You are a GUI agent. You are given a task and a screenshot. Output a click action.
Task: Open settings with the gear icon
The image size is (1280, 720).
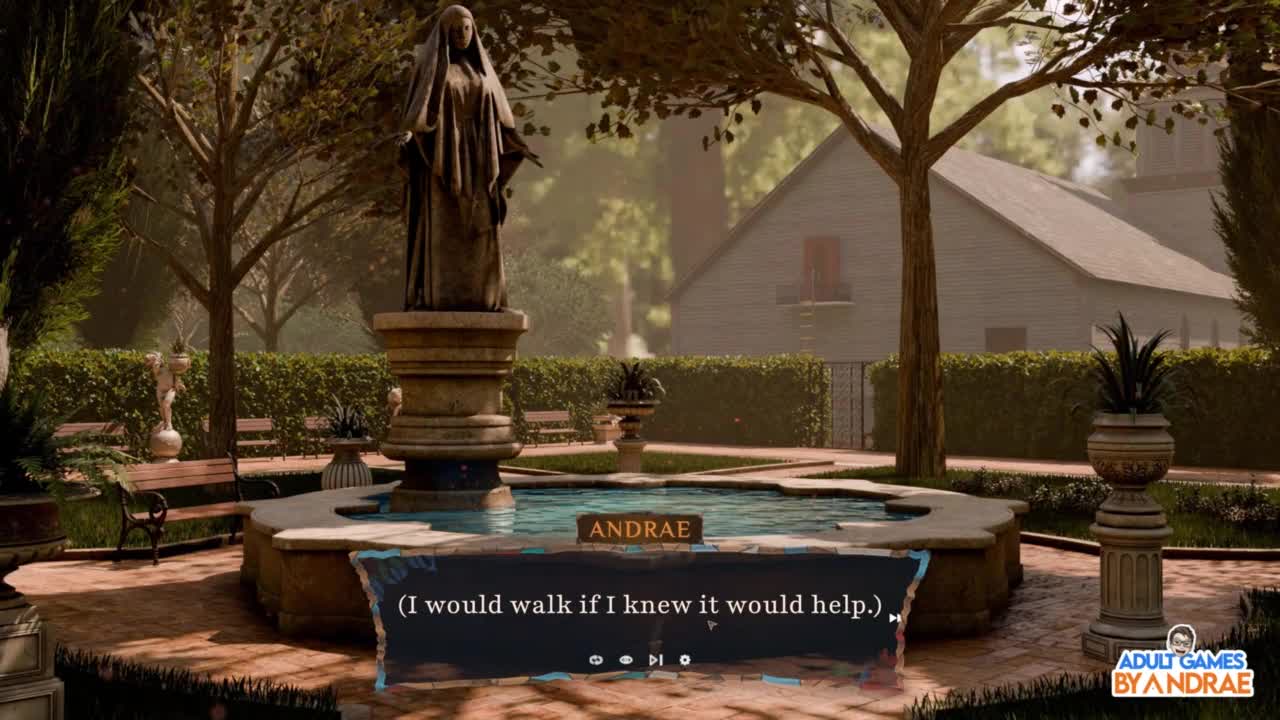(685, 660)
